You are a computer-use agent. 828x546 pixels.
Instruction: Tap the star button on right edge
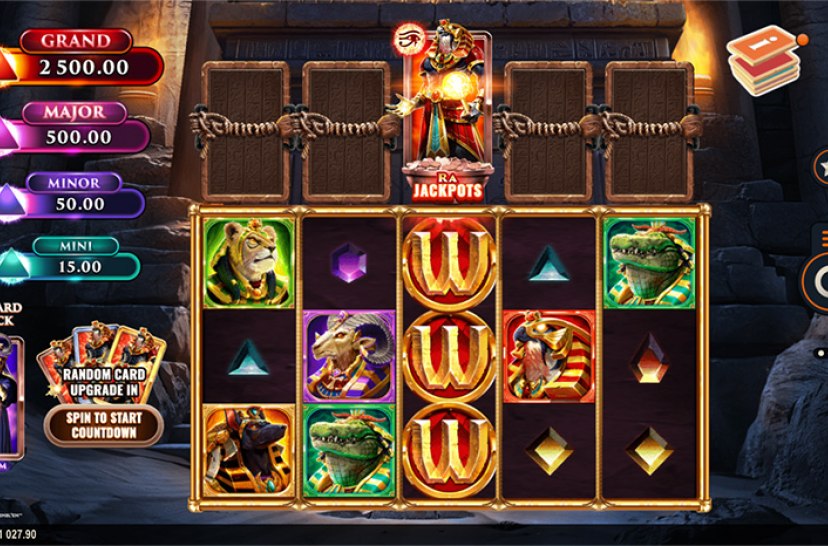point(822,164)
